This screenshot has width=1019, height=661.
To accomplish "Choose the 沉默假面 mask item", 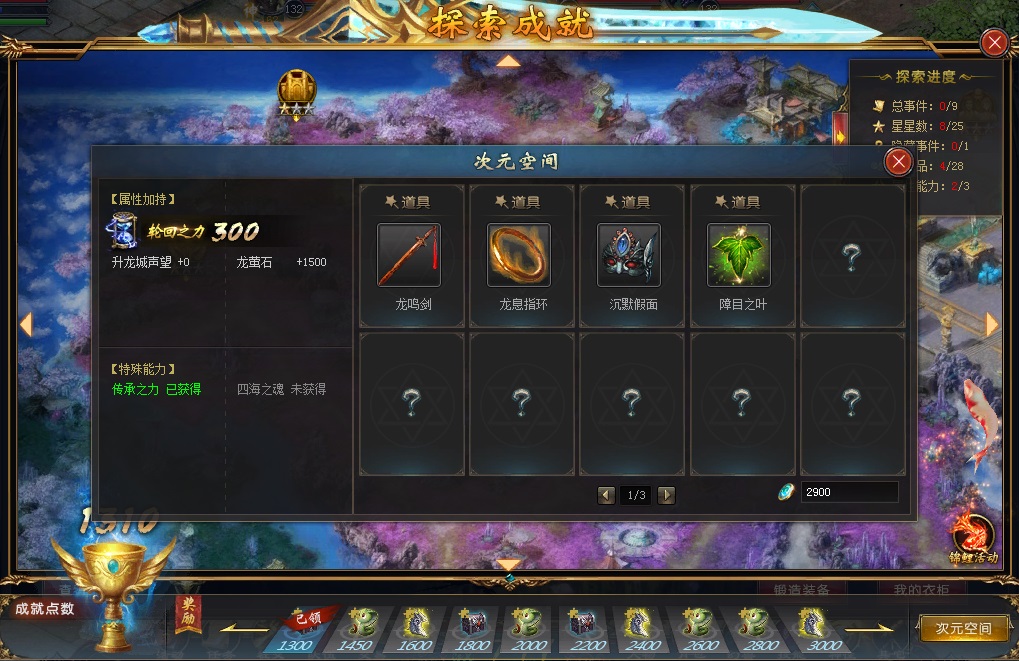I will pyautogui.click(x=629, y=254).
